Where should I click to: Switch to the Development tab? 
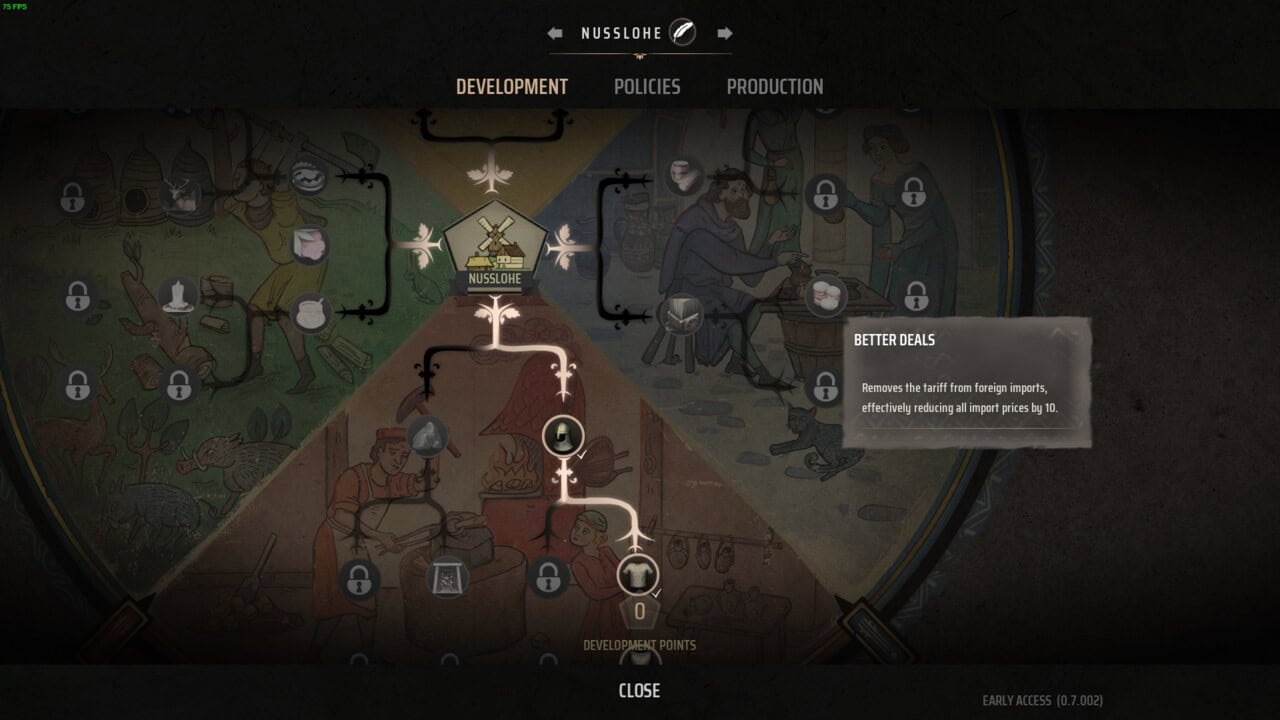(x=511, y=87)
